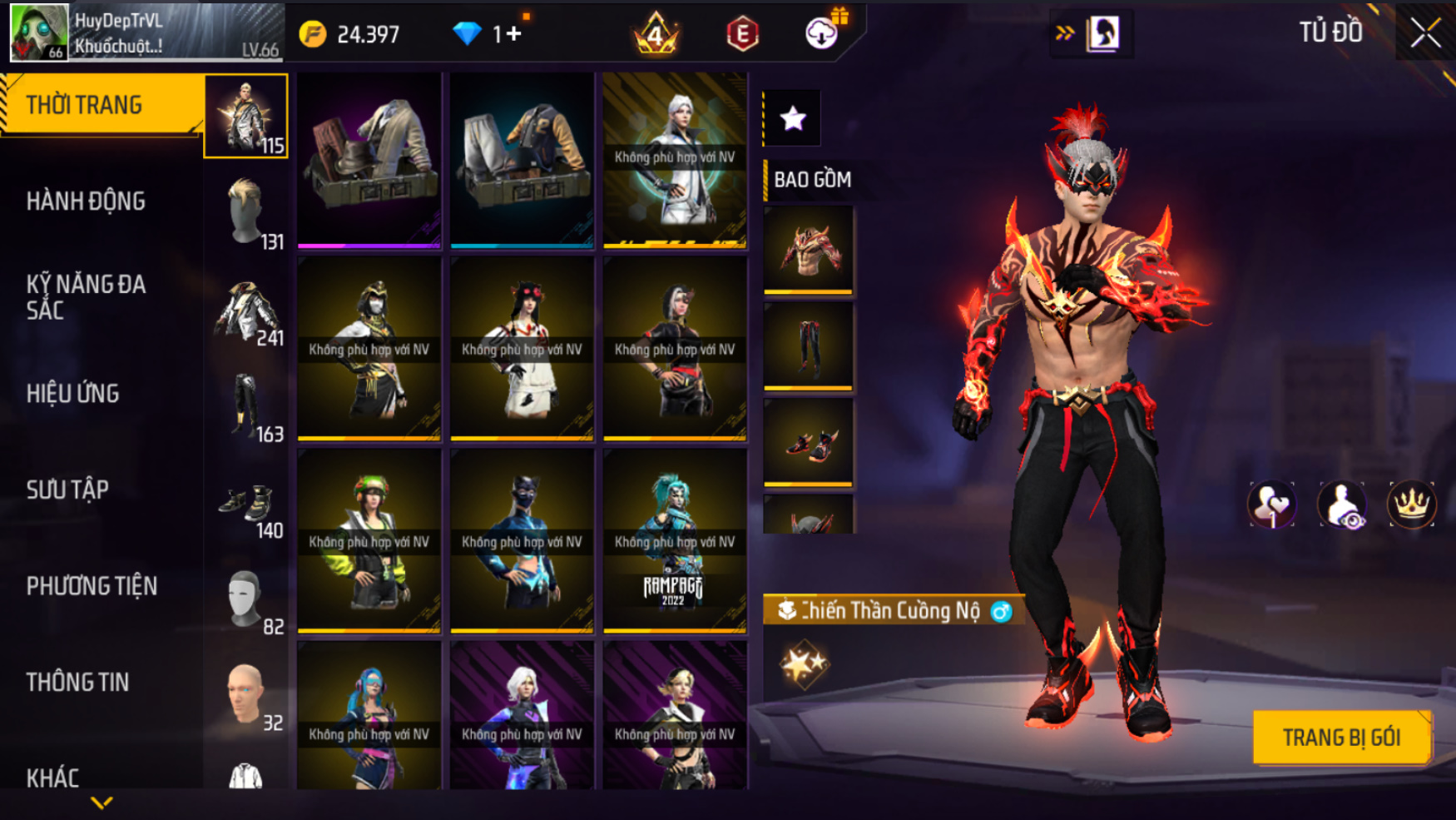The image size is (1456, 820).
Task: Go to the THÔNG TIN category
Action: point(77,683)
